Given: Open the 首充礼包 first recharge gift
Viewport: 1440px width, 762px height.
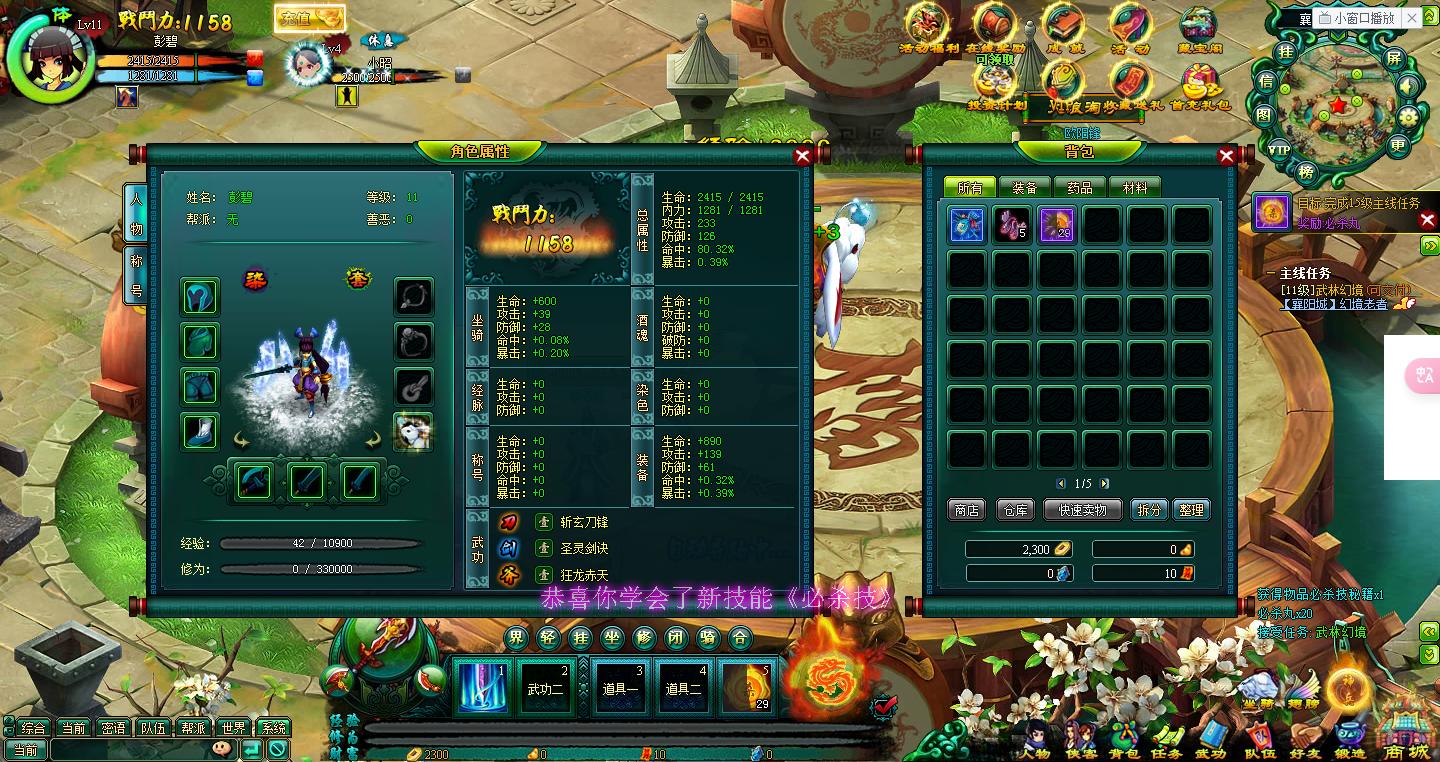Looking at the screenshot, I should [x=1200, y=85].
